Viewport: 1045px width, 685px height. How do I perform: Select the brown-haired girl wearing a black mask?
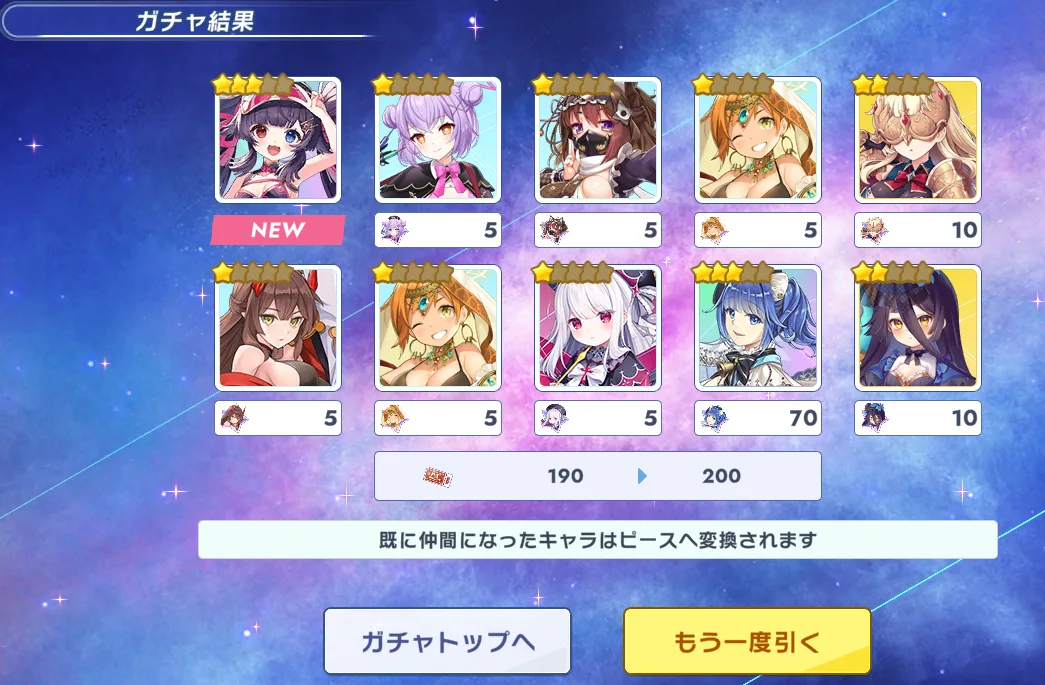click(x=598, y=140)
